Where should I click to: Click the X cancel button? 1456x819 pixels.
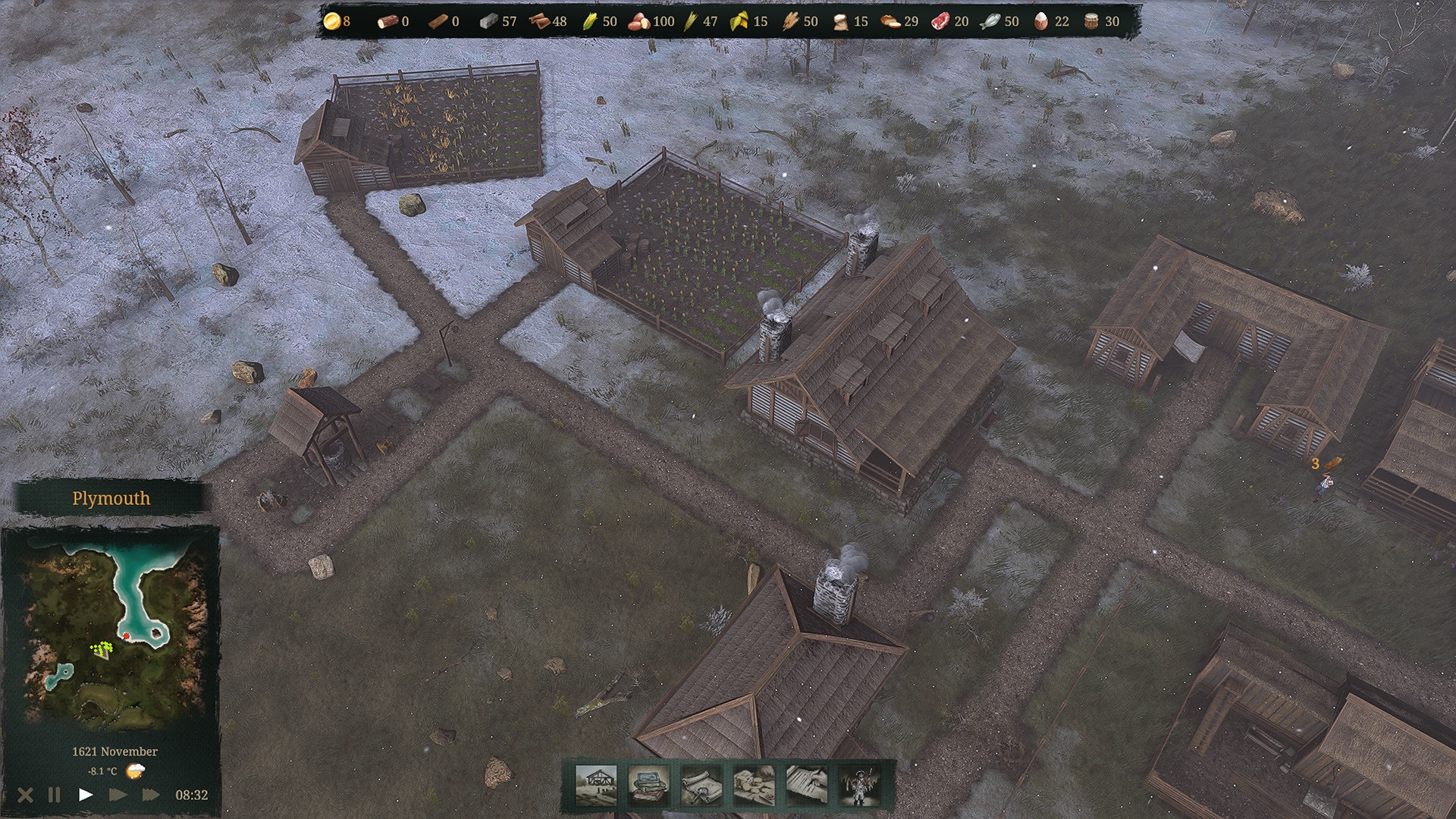[x=25, y=795]
